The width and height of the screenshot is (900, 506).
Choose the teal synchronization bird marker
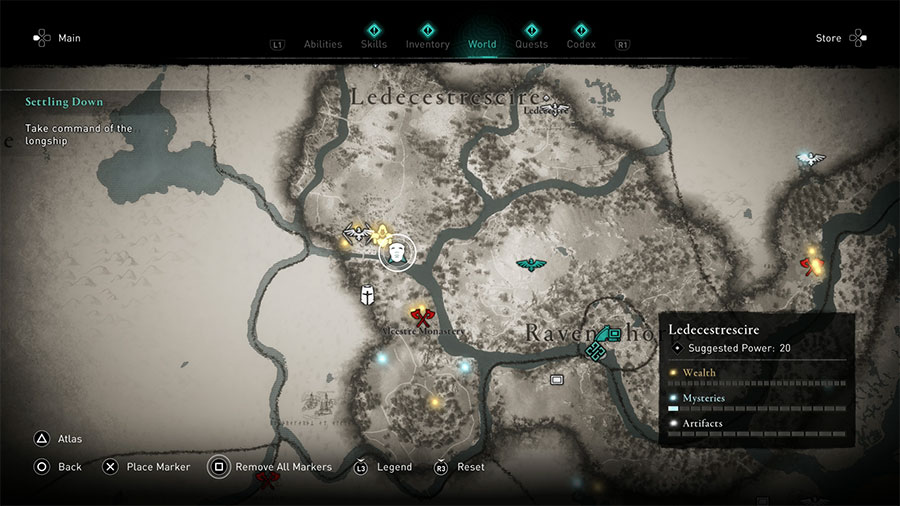[x=531, y=265]
